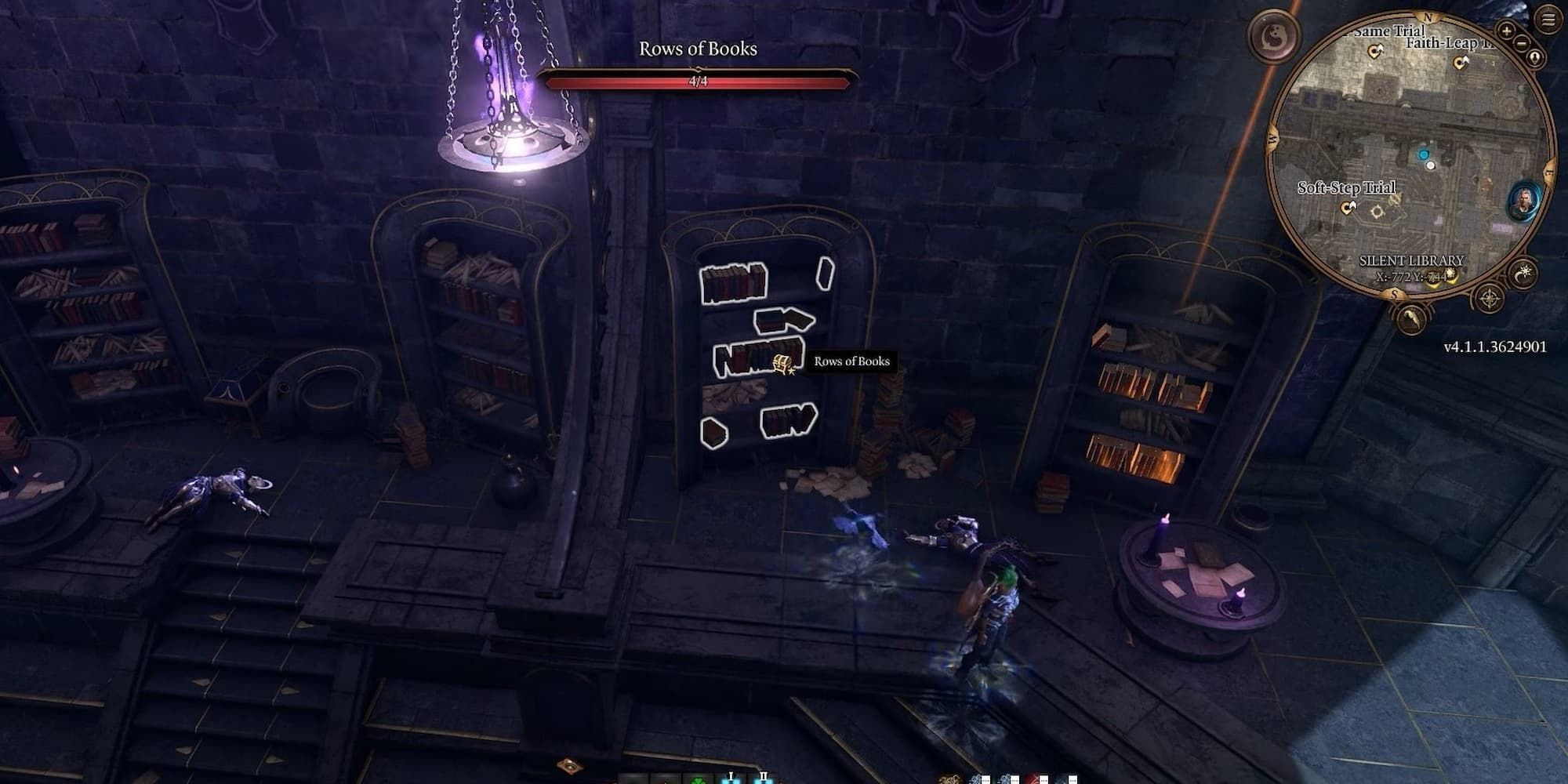1568x784 pixels.
Task: Select the spell slot level I icon in the hotbar
Action: pos(731,780)
